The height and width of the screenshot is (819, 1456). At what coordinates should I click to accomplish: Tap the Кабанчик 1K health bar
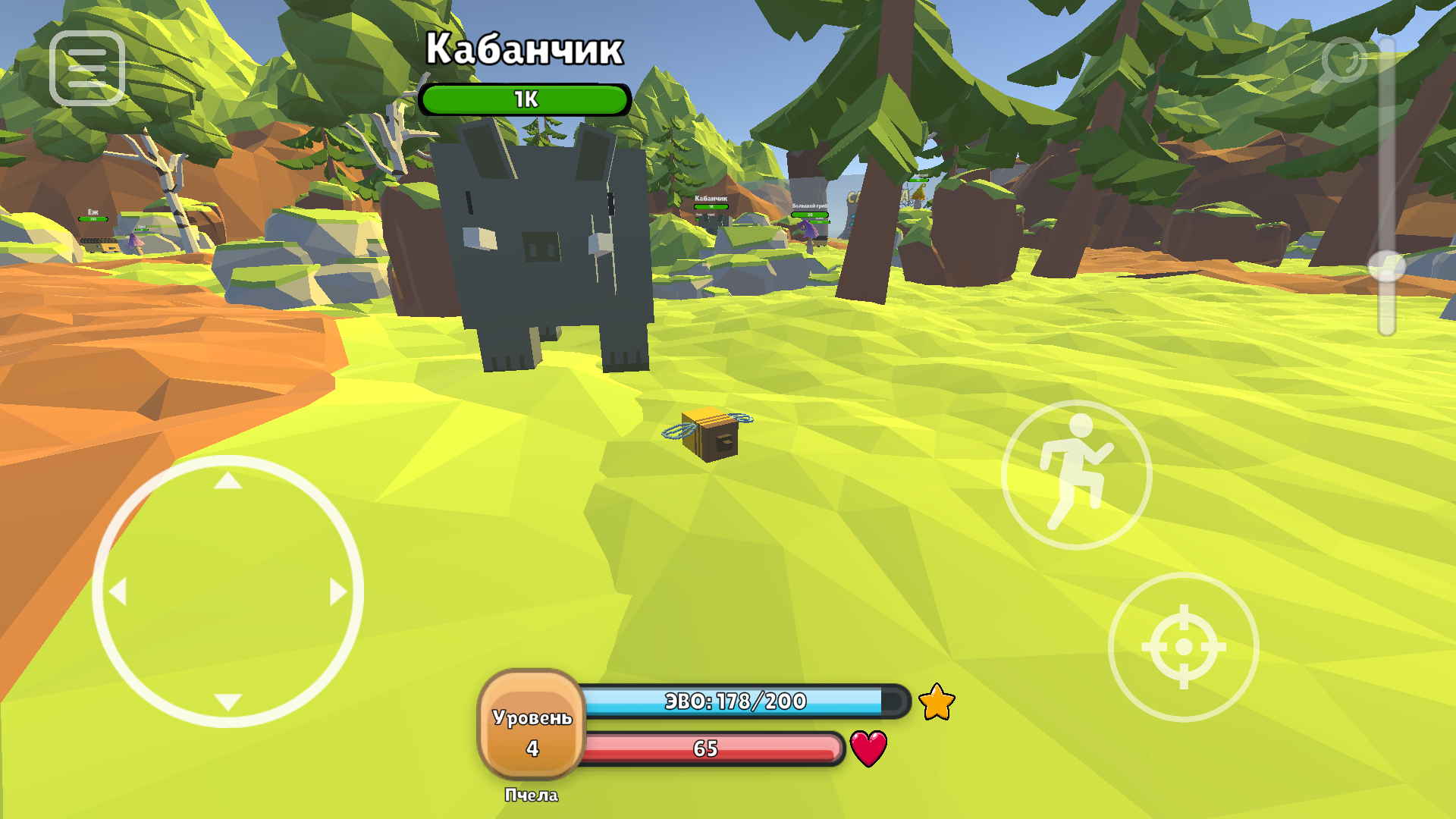526,97
